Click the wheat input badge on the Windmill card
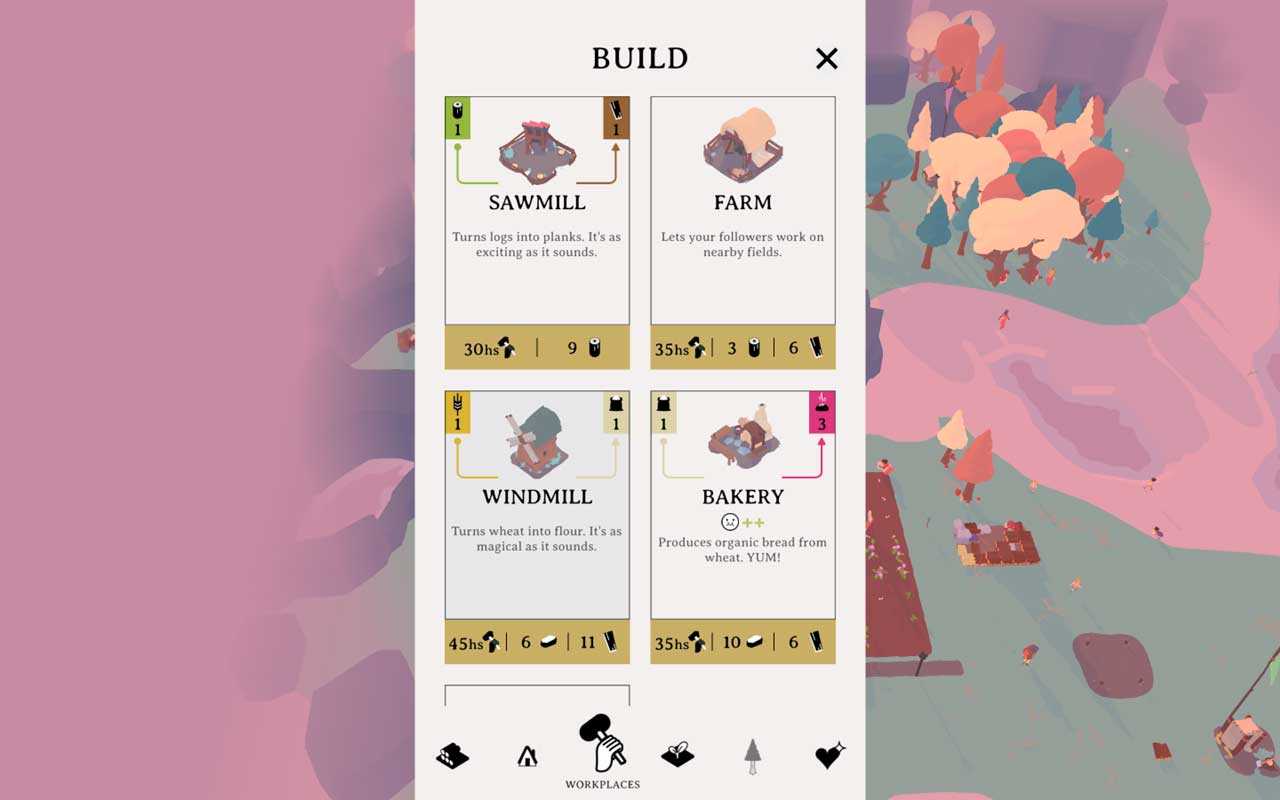Image resolution: width=1280 pixels, height=800 pixels. (458, 410)
